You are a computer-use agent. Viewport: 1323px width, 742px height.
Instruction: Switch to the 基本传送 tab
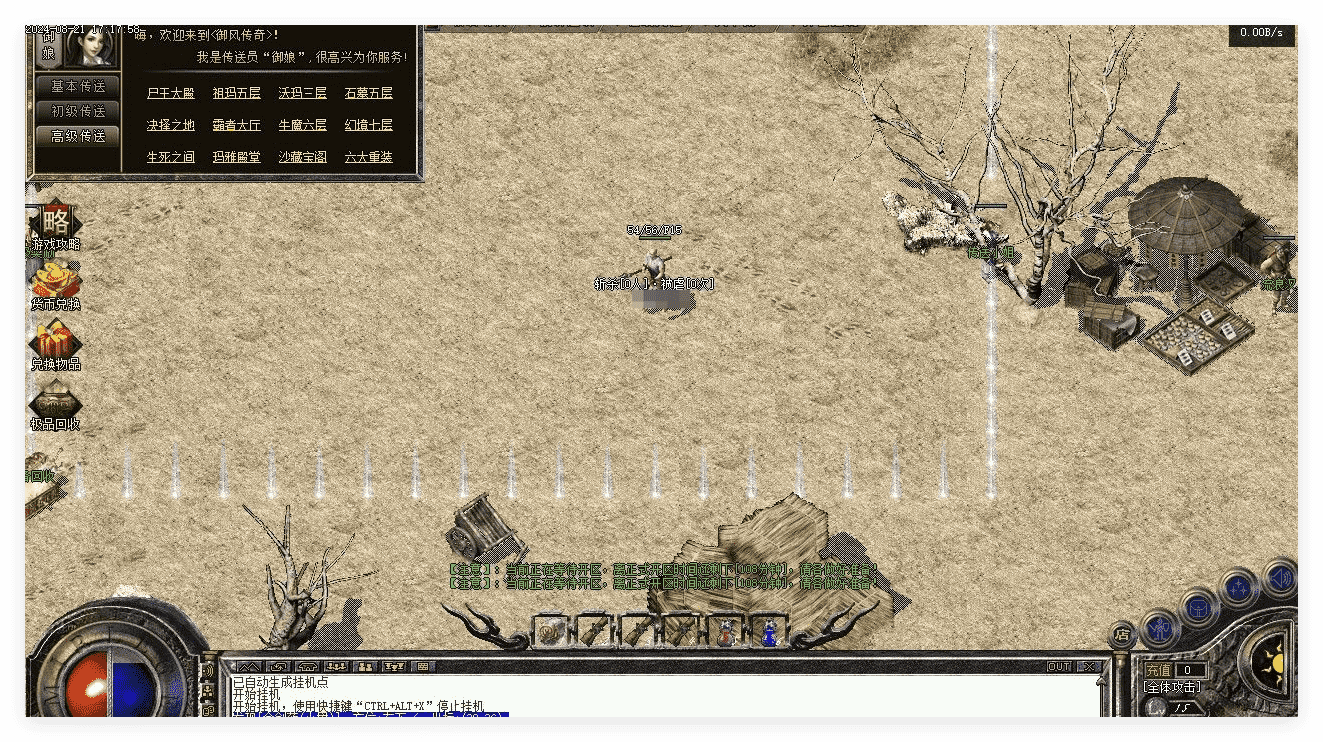(78, 87)
